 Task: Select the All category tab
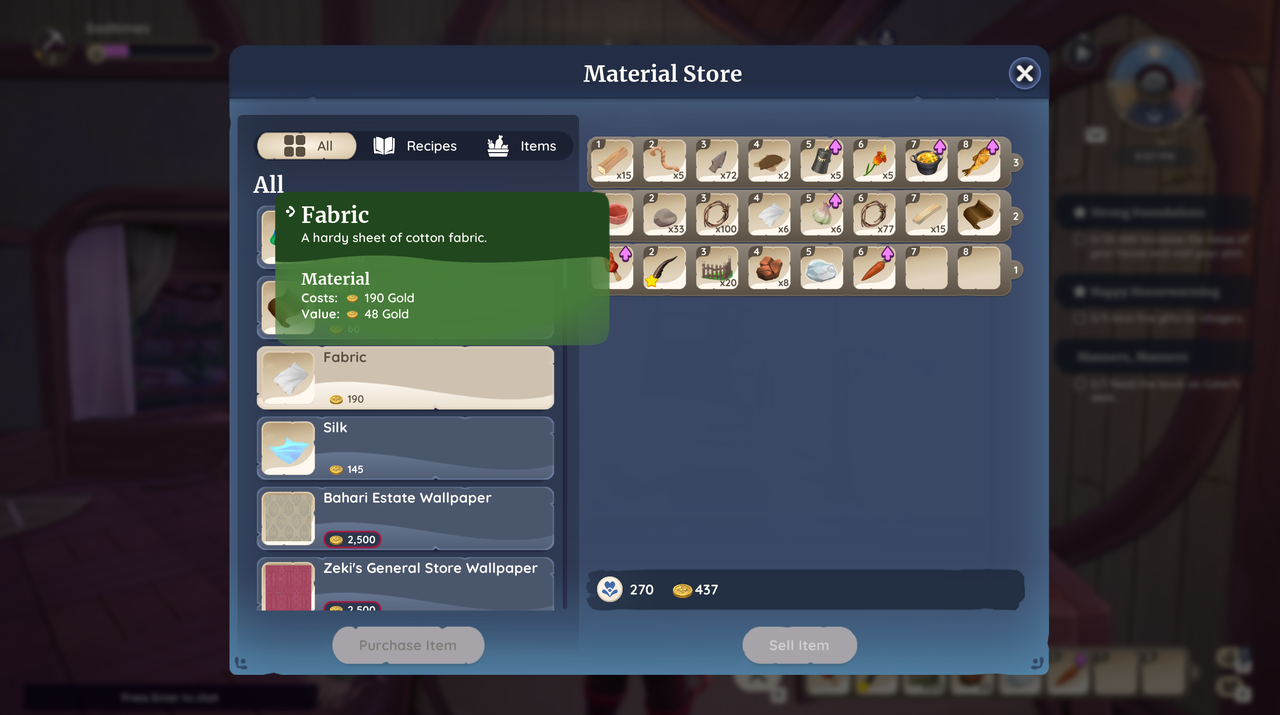tap(308, 146)
